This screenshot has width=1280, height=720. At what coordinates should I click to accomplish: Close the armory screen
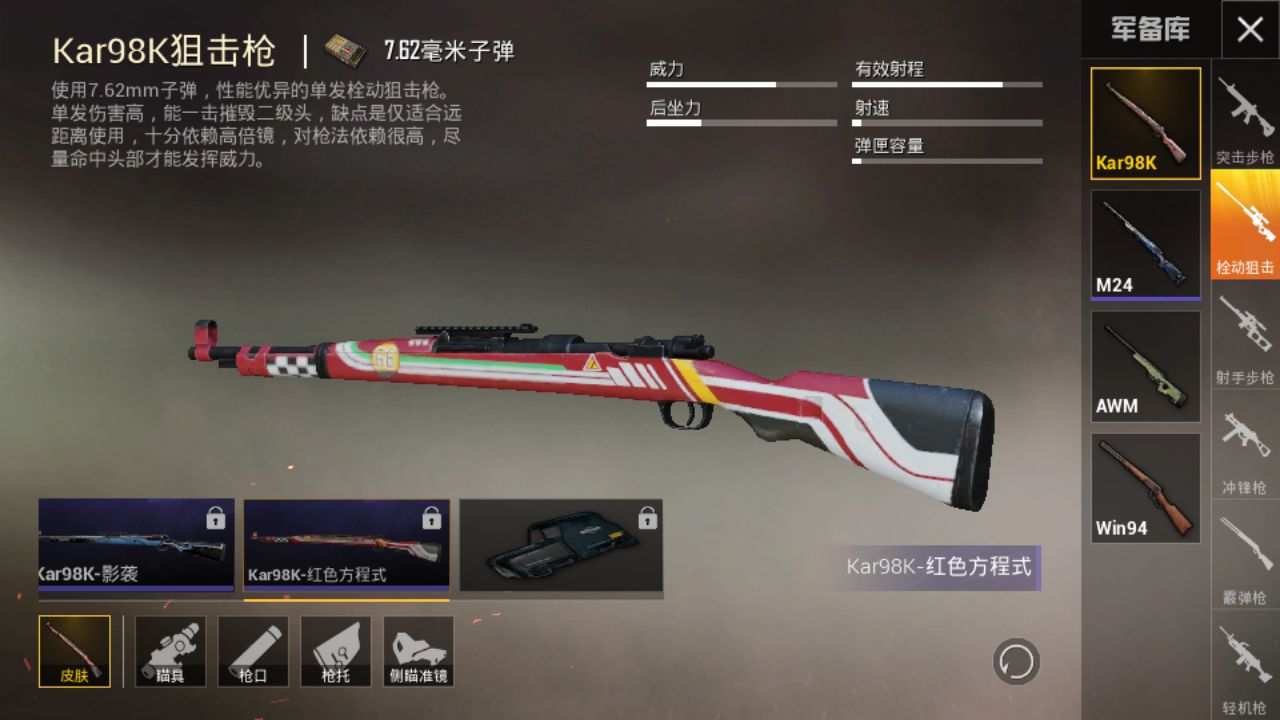[1250, 29]
